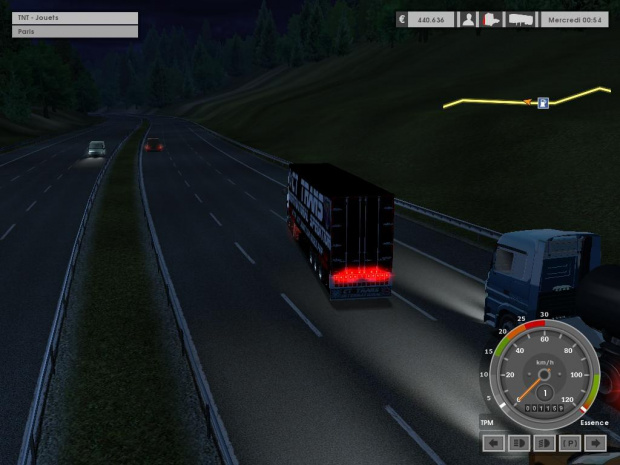Click the Paris destination label

click(75, 32)
